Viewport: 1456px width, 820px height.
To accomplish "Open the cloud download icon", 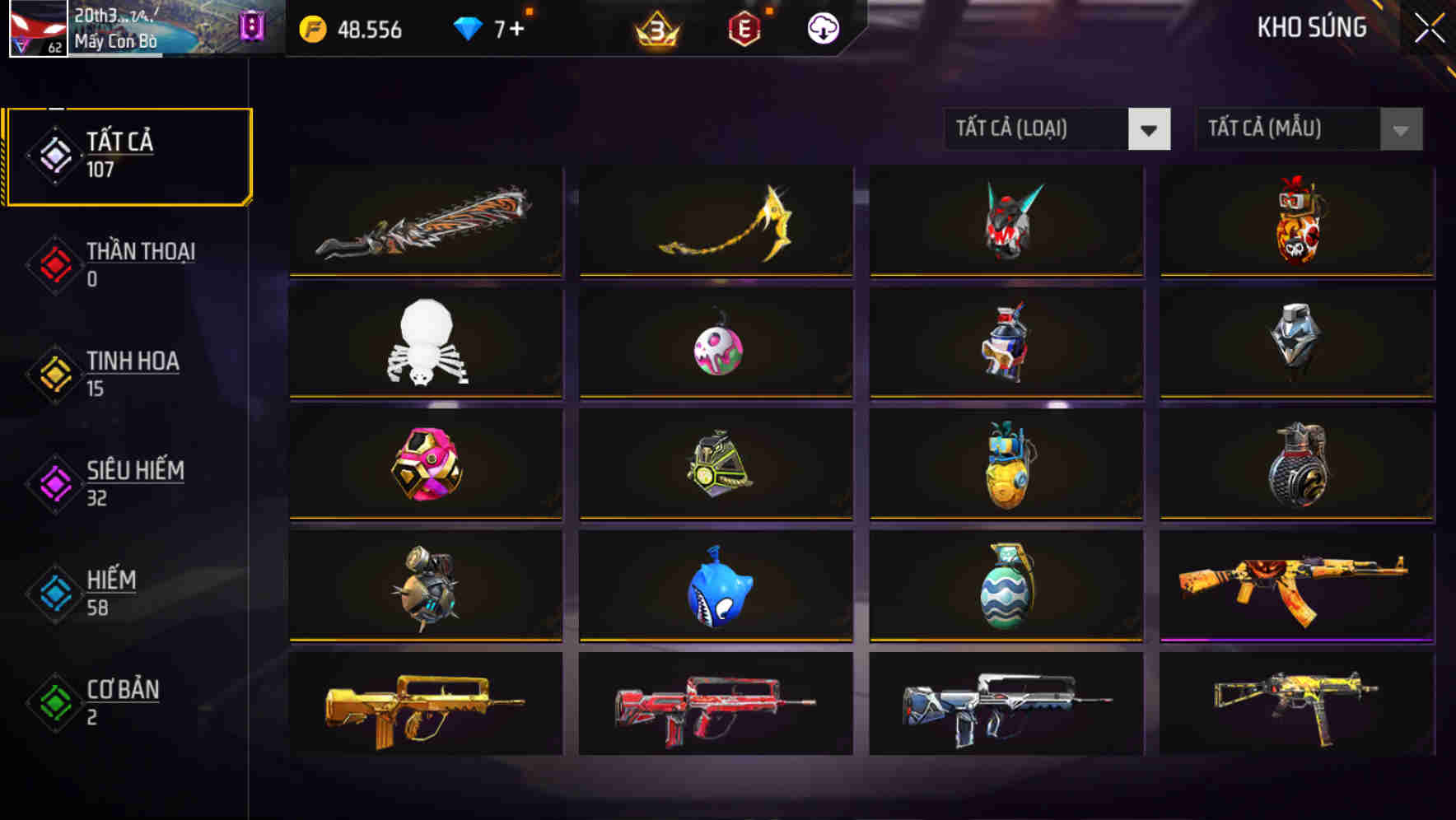I will click(821, 28).
